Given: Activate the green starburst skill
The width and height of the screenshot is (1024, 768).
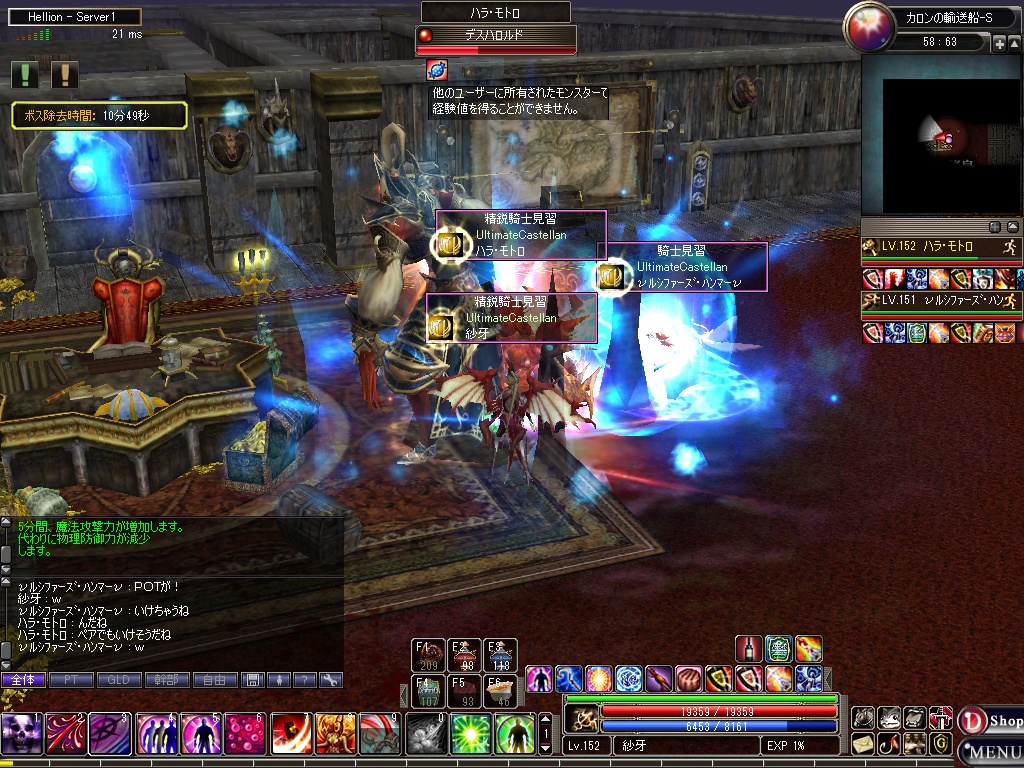Looking at the screenshot, I should click(x=471, y=734).
